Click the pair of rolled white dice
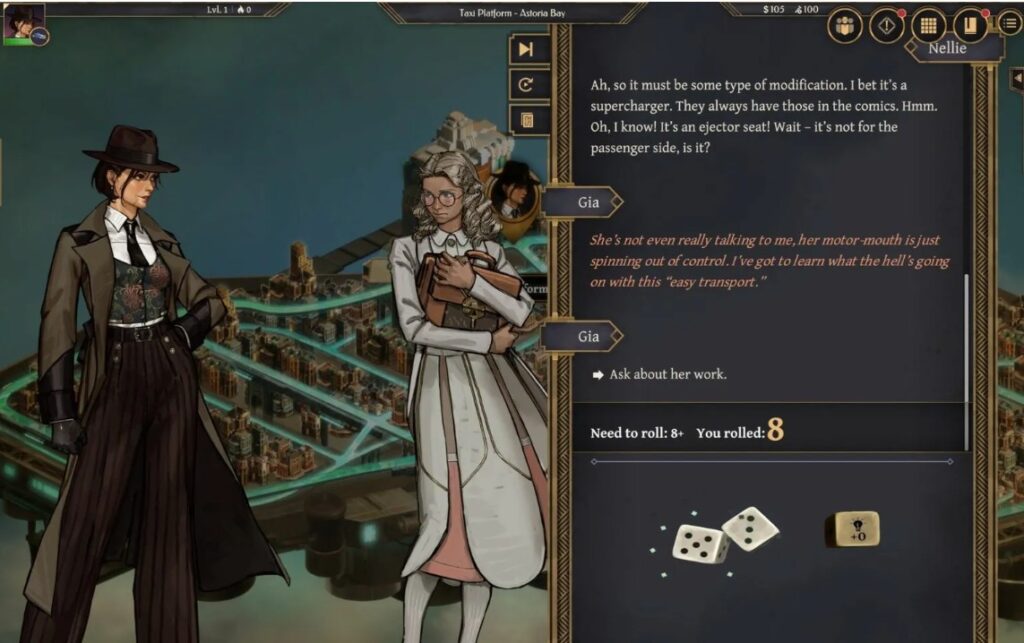The width and height of the screenshot is (1024, 643). [724, 534]
